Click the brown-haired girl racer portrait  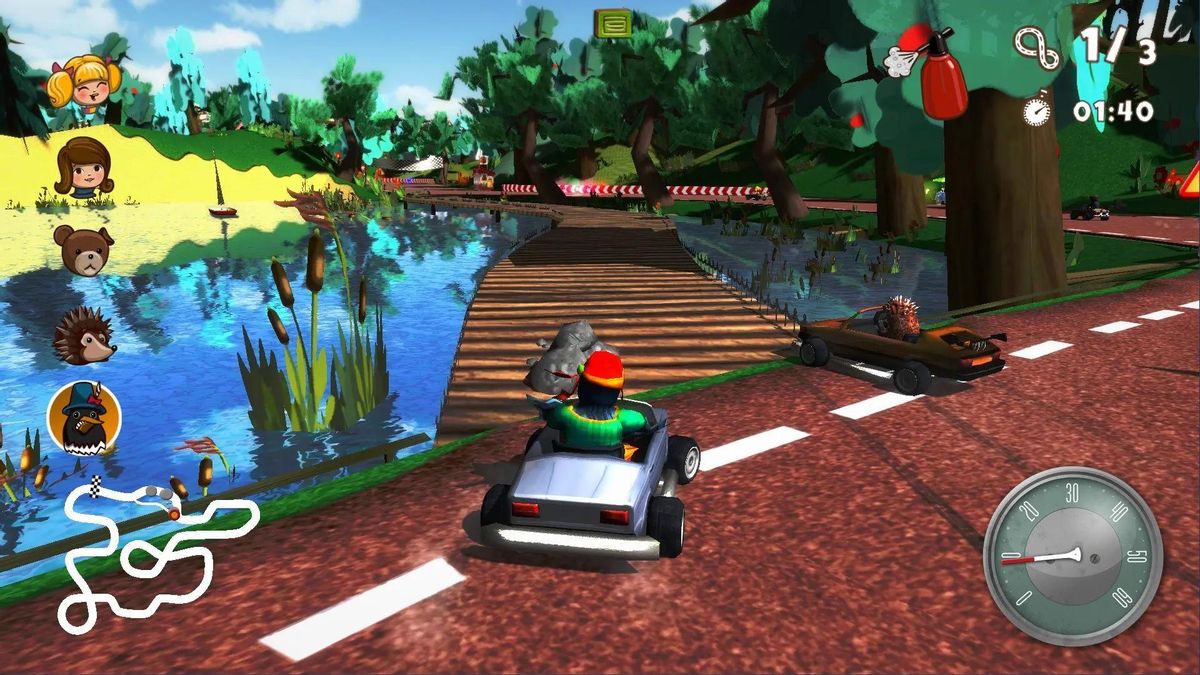tap(84, 167)
